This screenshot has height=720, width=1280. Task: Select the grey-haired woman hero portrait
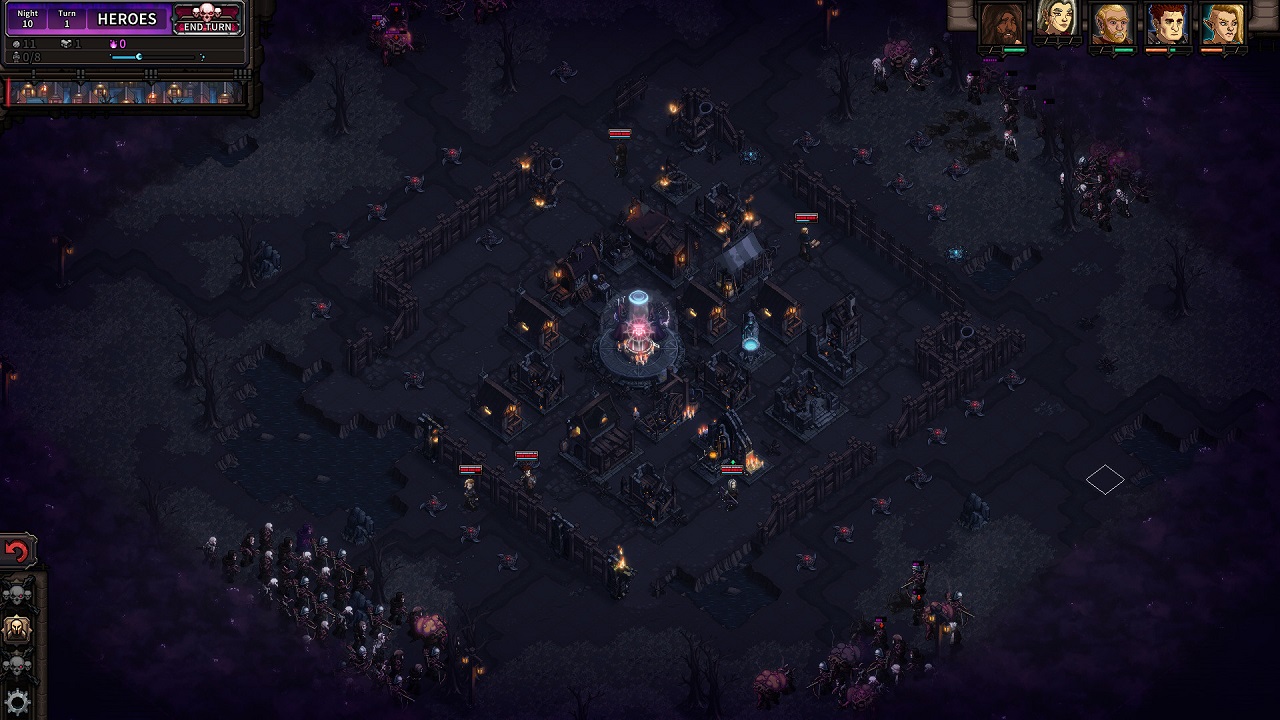click(x=1056, y=22)
